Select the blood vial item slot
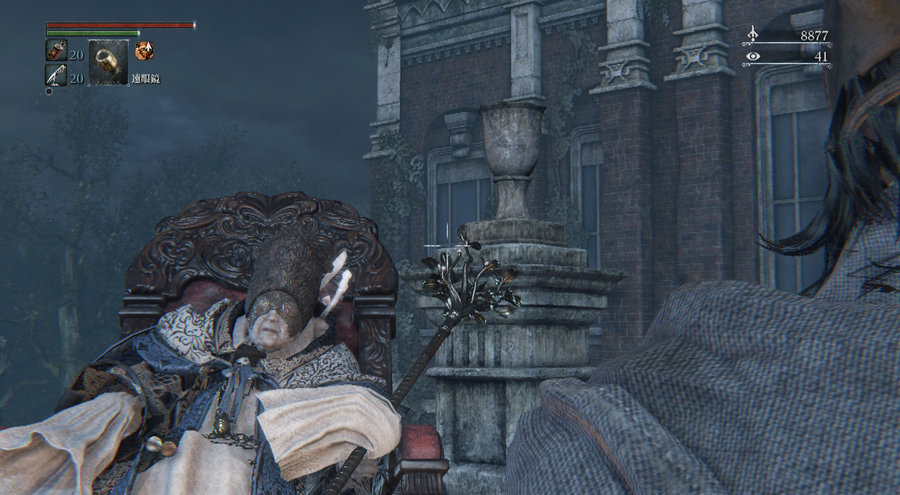Viewport: 900px width, 495px height. click(55, 51)
